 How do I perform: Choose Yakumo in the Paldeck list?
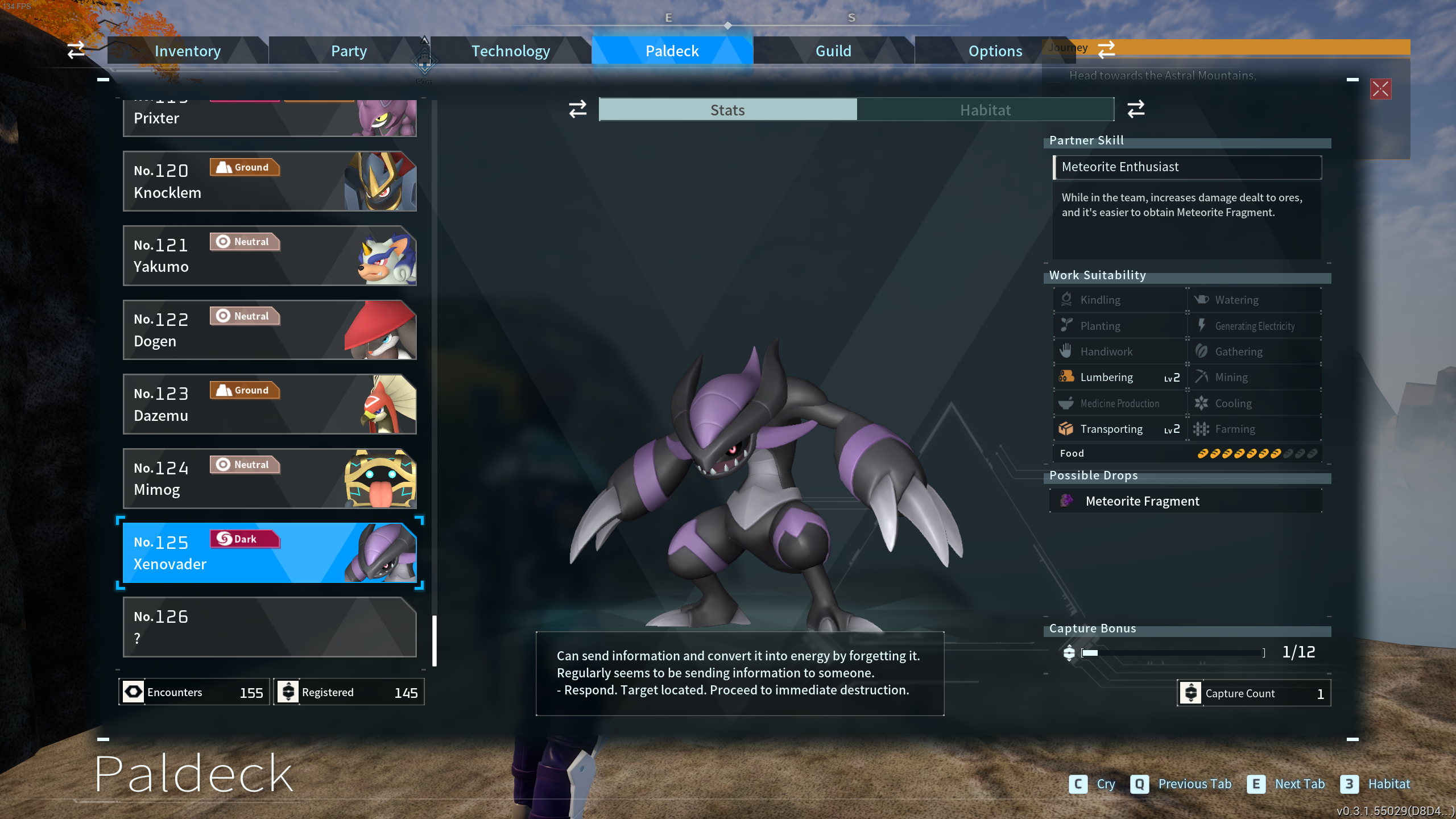(x=270, y=256)
